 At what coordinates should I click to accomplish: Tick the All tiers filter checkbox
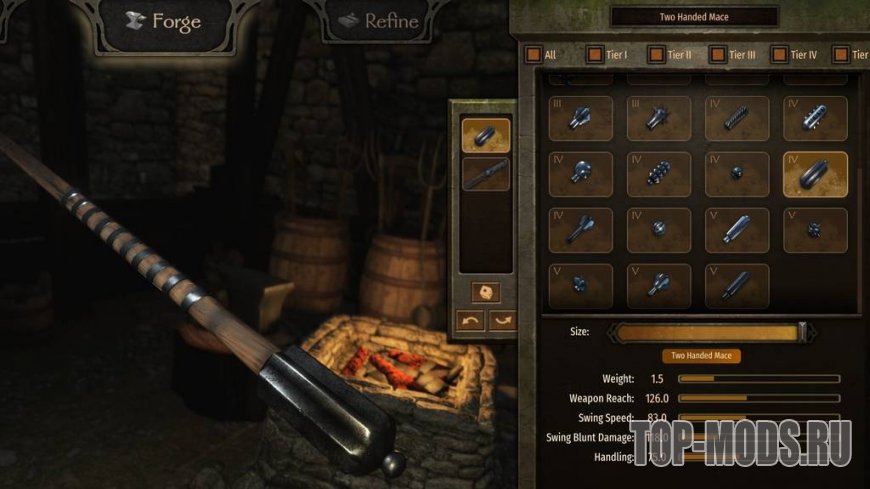pyautogui.click(x=534, y=54)
